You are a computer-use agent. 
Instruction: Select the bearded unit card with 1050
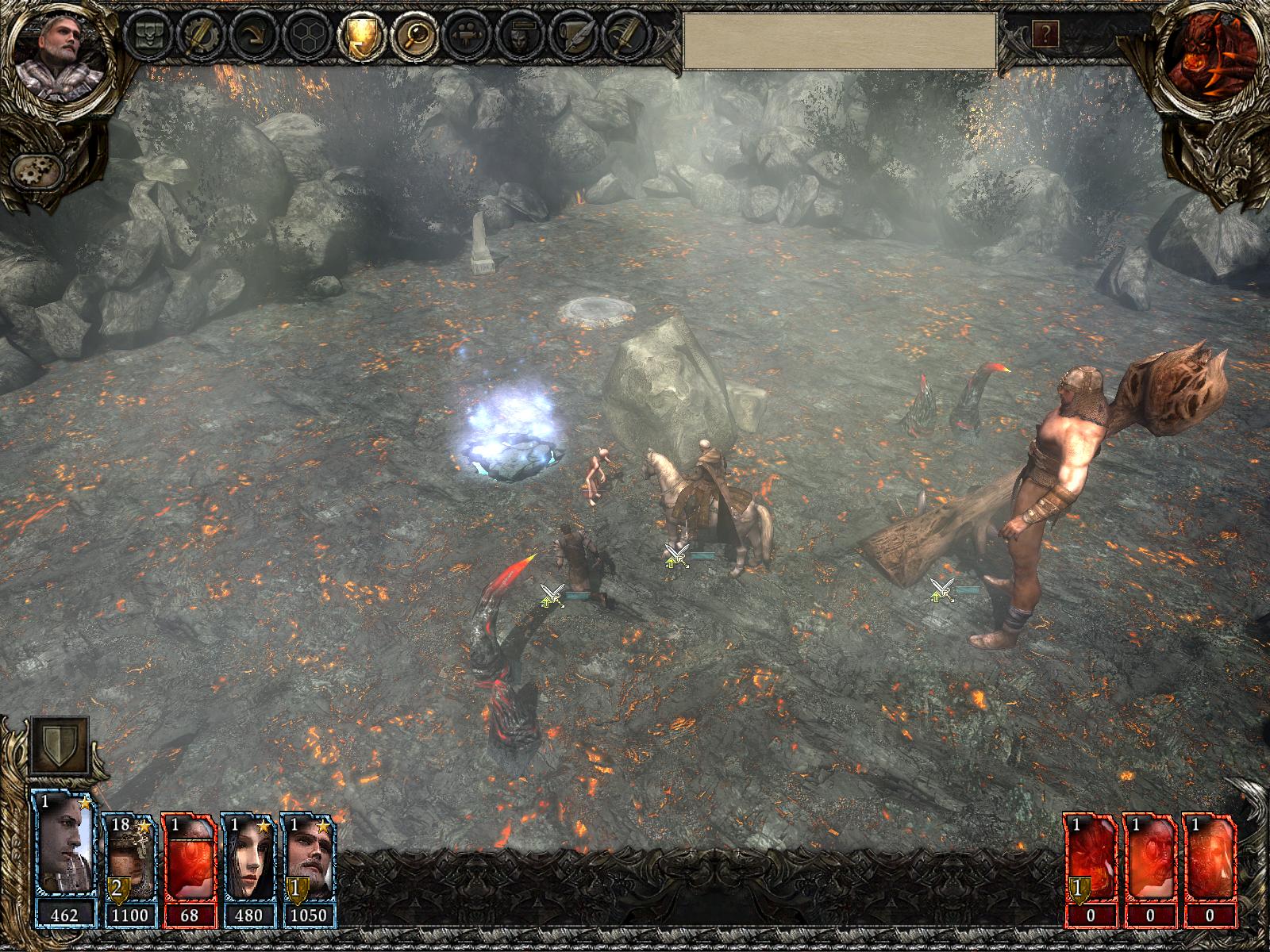[307, 869]
